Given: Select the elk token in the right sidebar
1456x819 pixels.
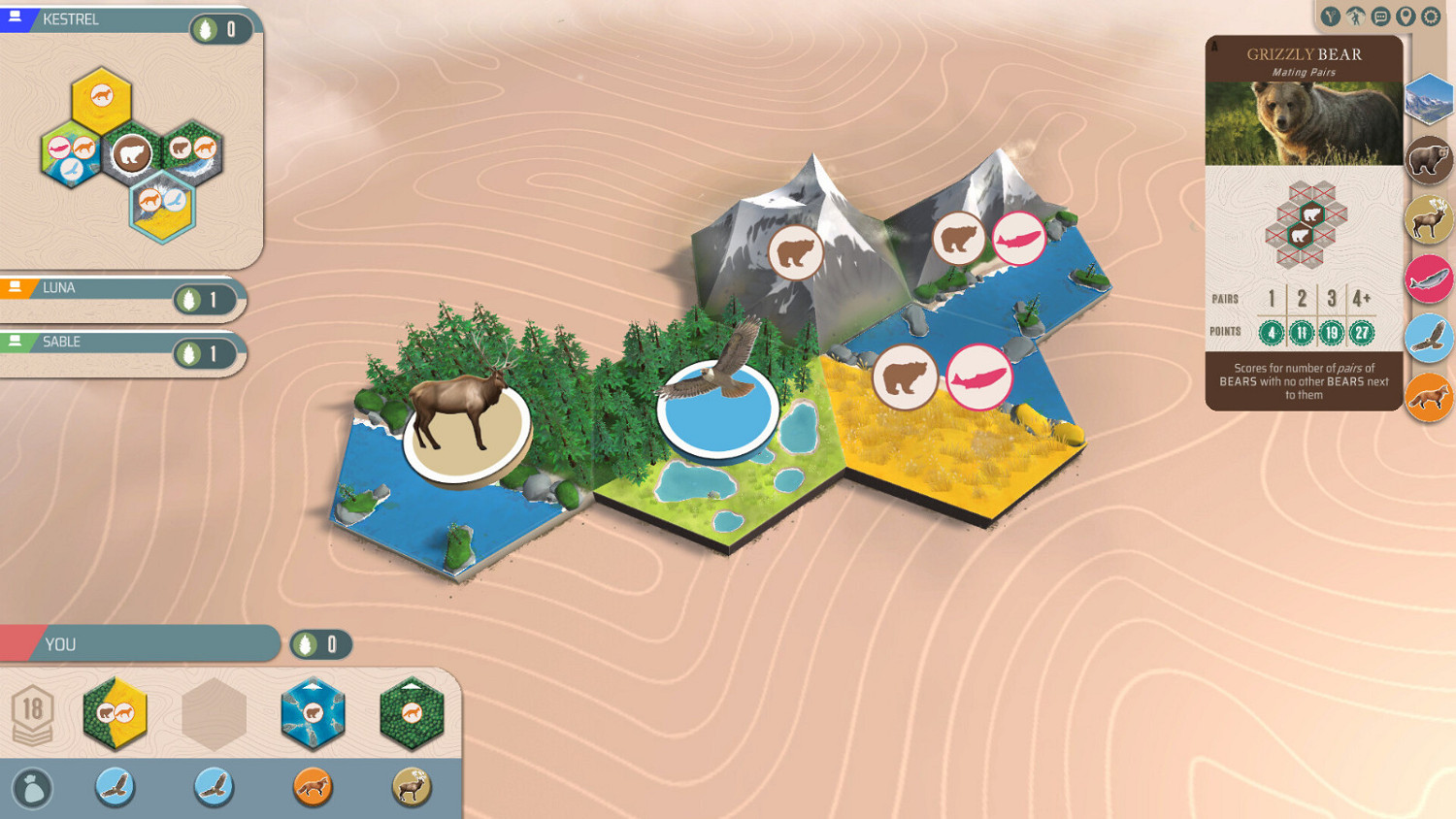Looking at the screenshot, I should (x=1429, y=219).
